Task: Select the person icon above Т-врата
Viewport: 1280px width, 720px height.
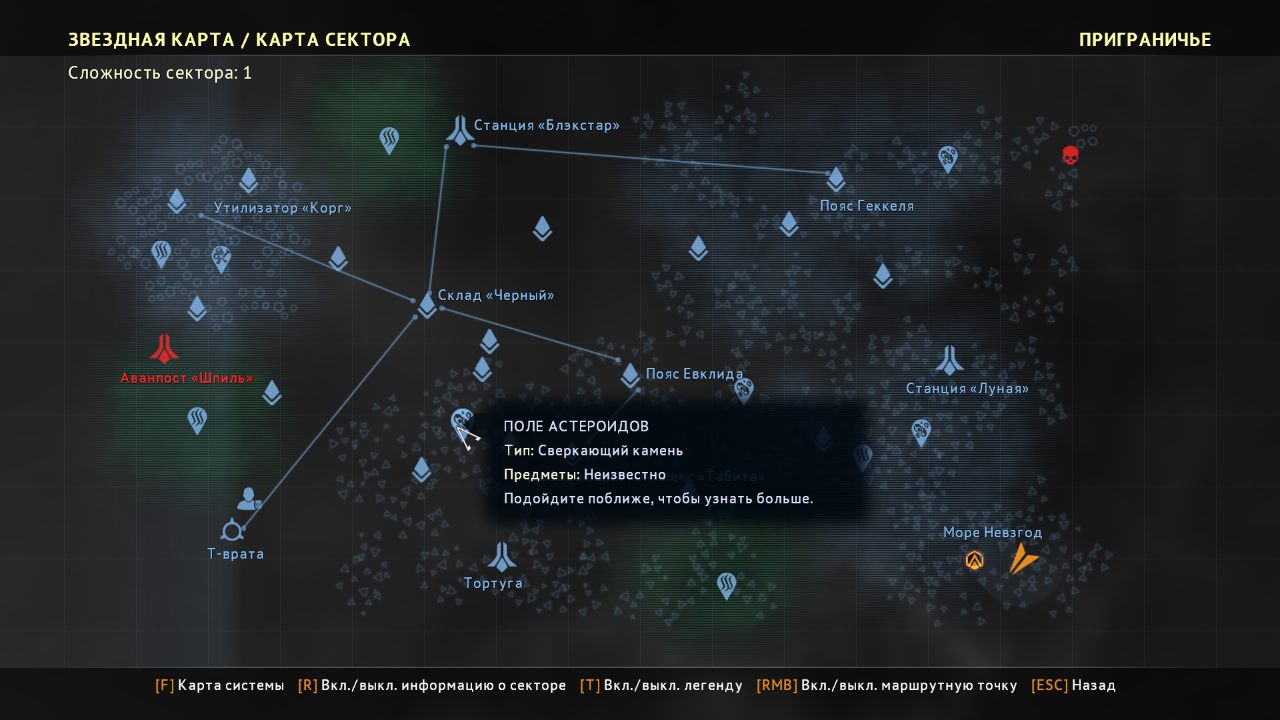Action: pos(249,498)
